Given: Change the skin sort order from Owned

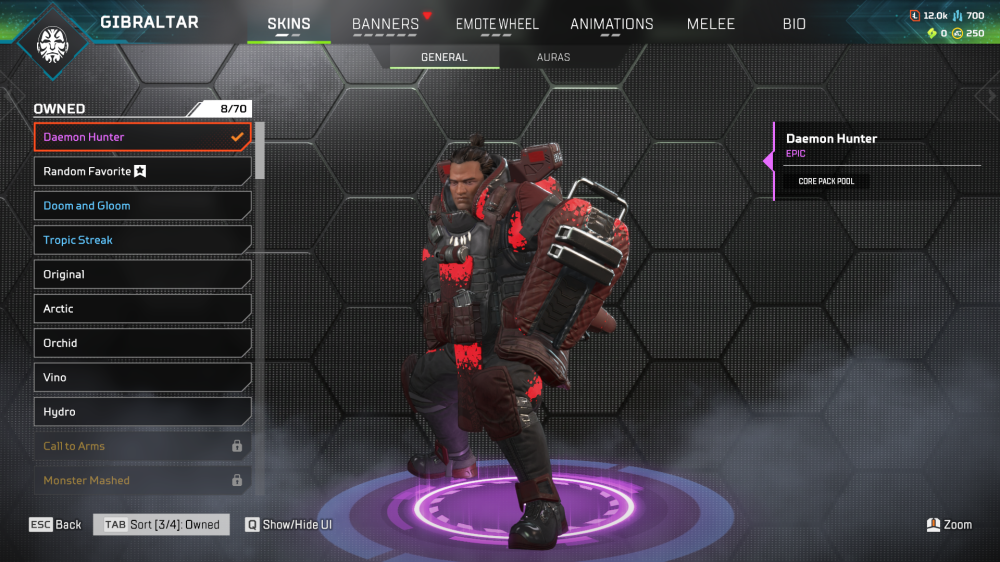Looking at the screenshot, I should [161, 525].
